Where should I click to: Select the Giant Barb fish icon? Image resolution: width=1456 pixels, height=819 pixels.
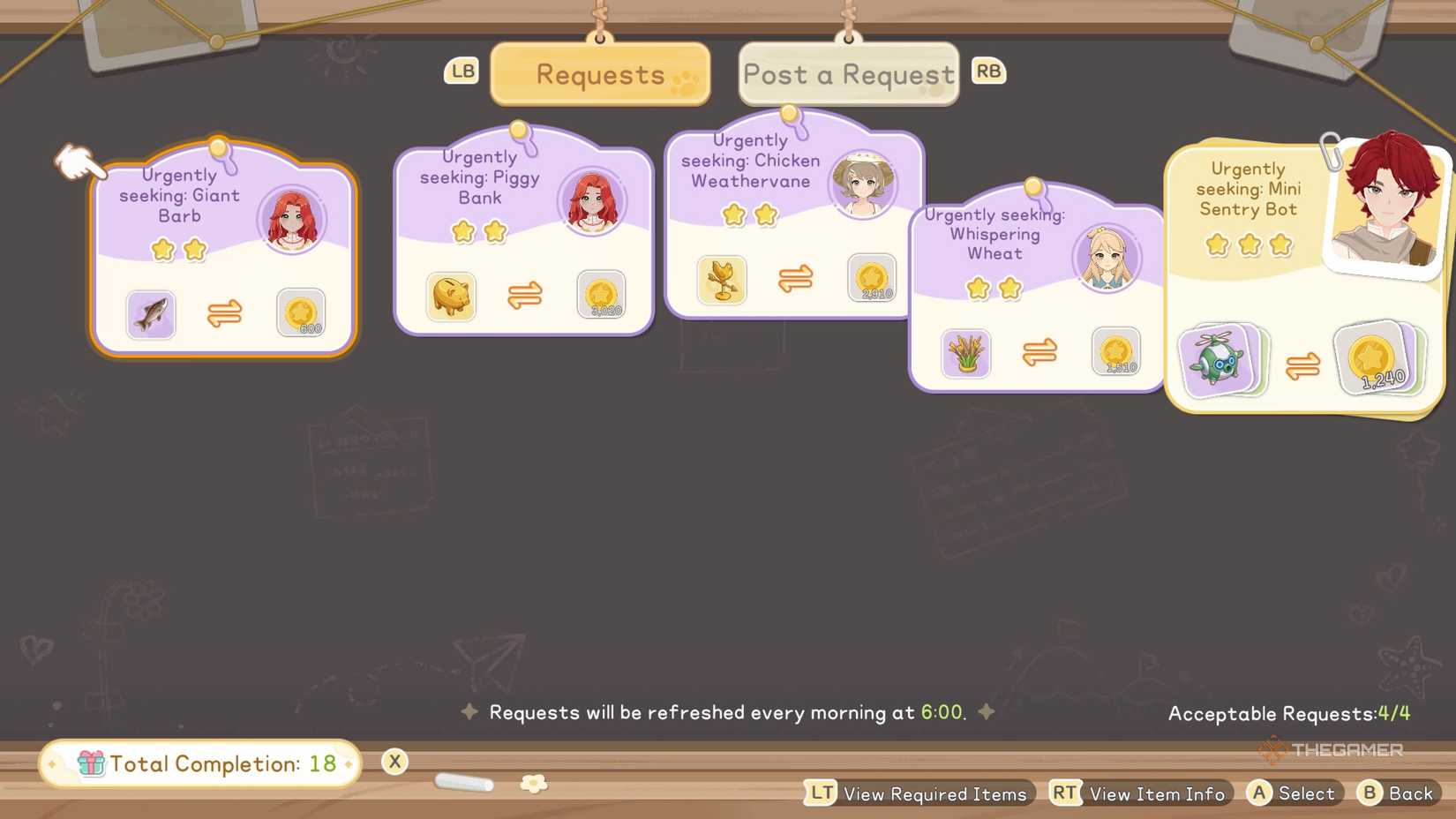coord(150,314)
